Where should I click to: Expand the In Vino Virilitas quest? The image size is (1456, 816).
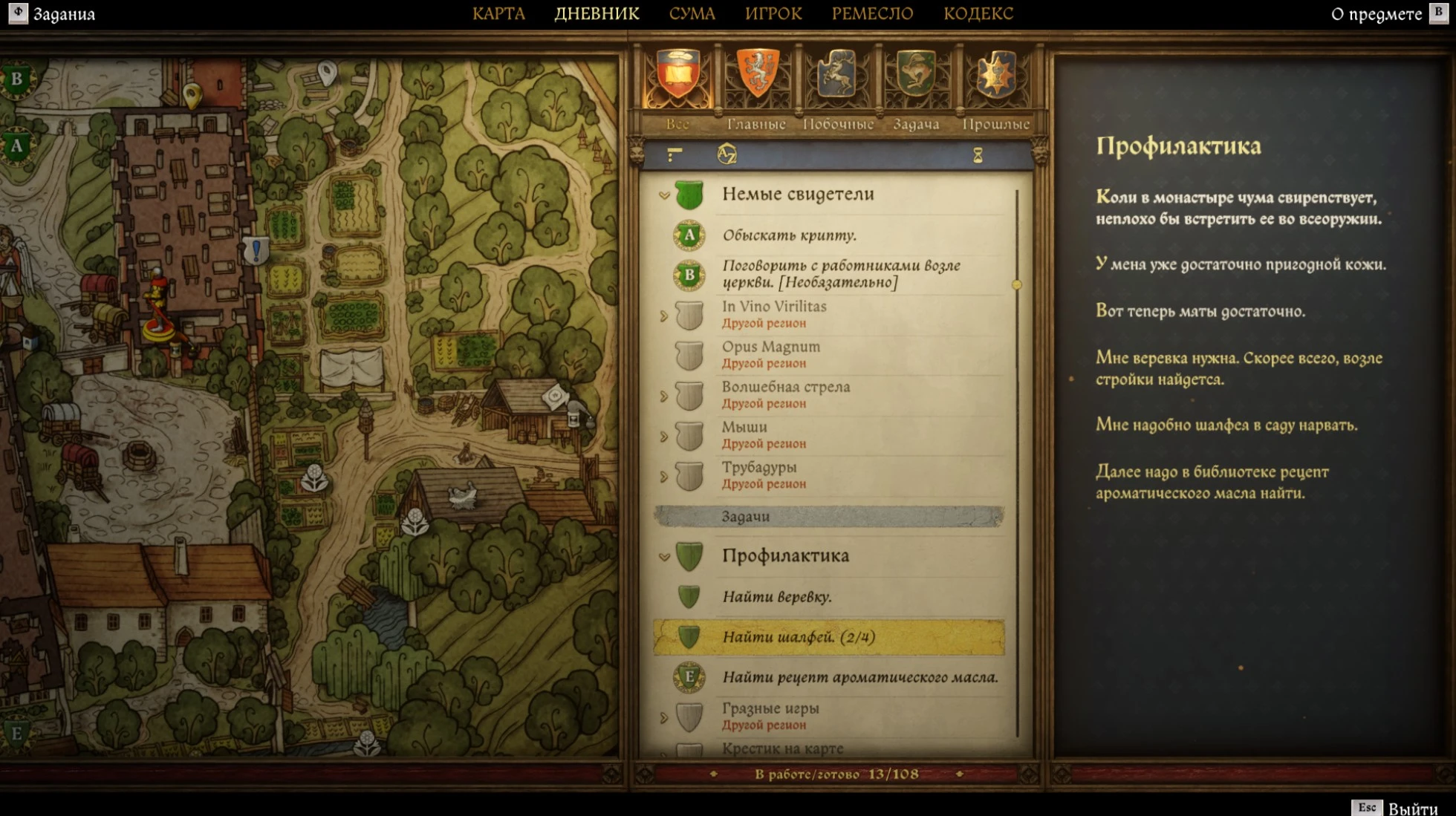pyautogui.click(x=664, y=316)
